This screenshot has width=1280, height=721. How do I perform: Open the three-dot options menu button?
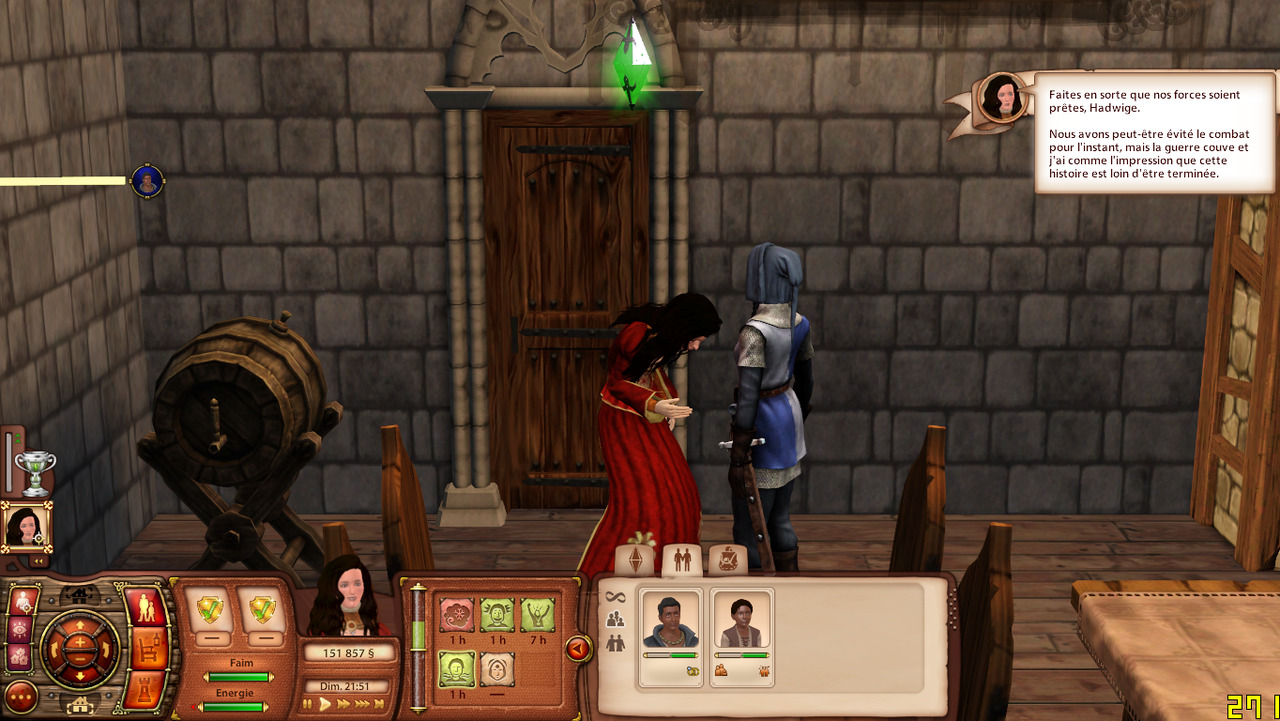click(x=21, y=695)
